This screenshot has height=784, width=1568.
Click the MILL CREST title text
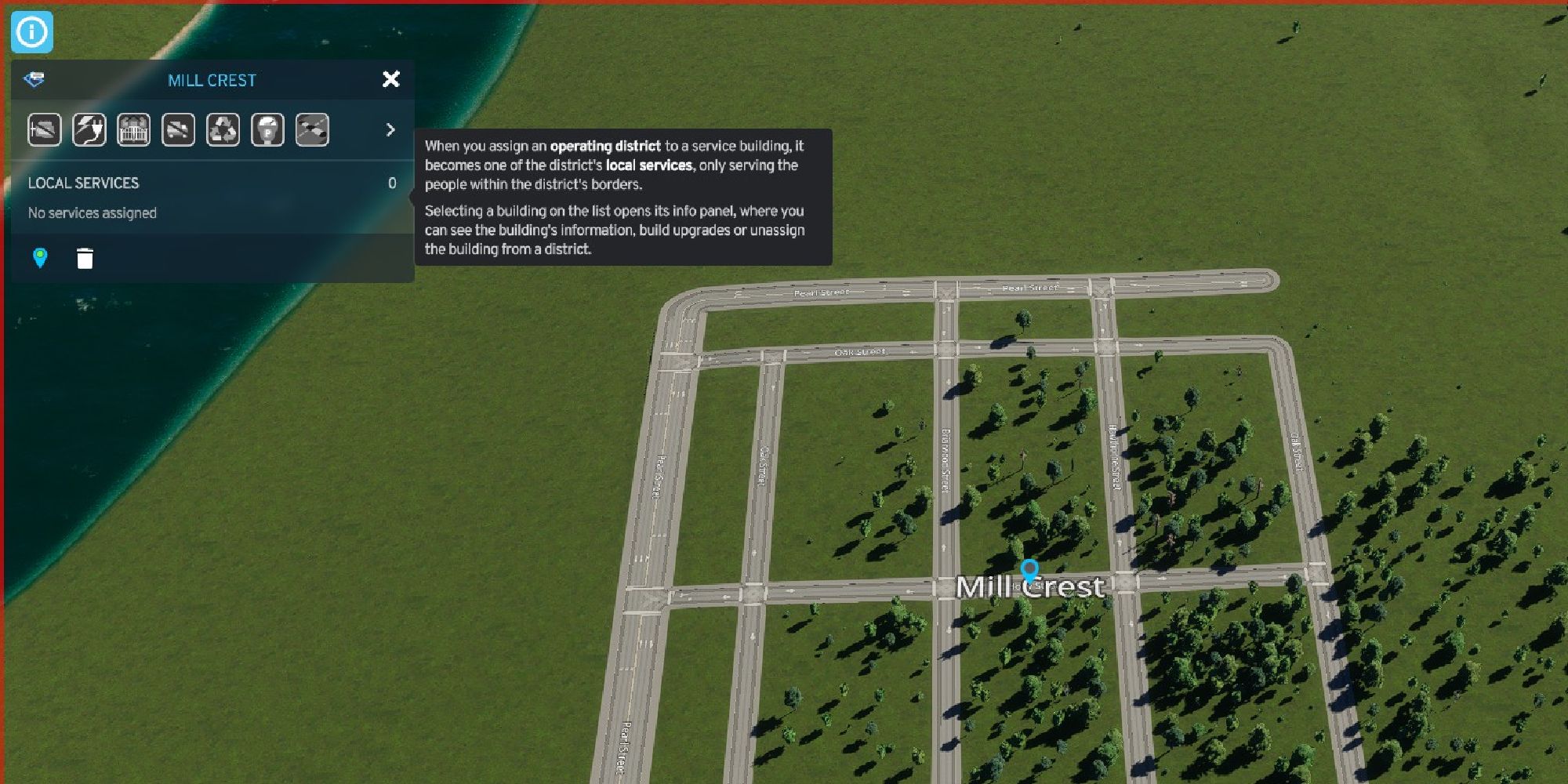point(212,79)
